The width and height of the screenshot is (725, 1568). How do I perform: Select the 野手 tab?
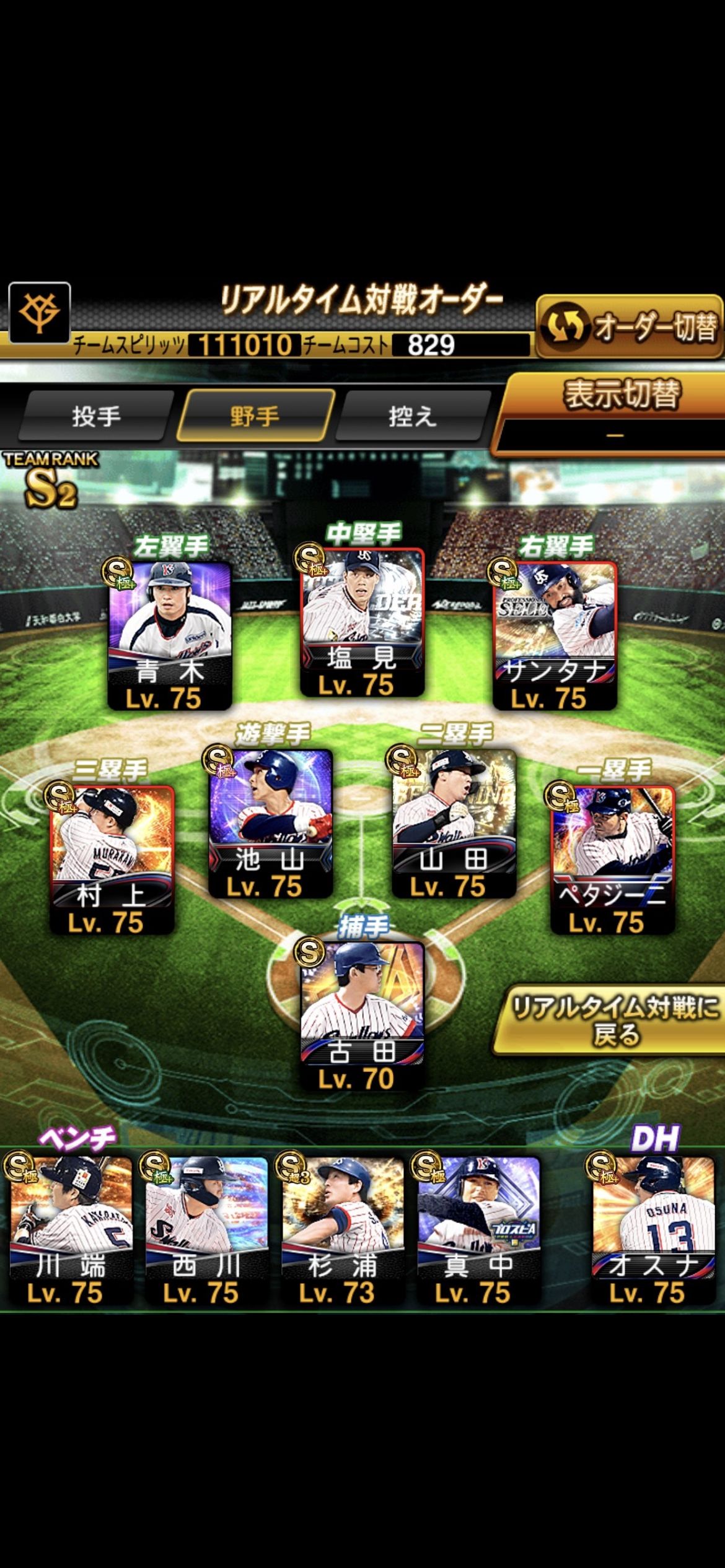point(255,416)
